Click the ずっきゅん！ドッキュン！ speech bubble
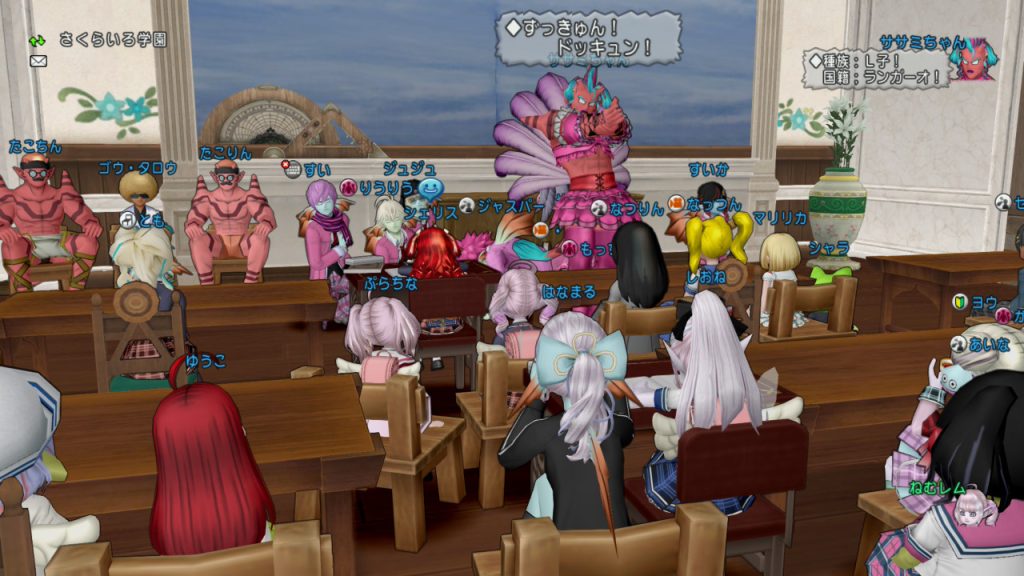1024x576 pixels. pyautogui.click(x=589, y=37)
